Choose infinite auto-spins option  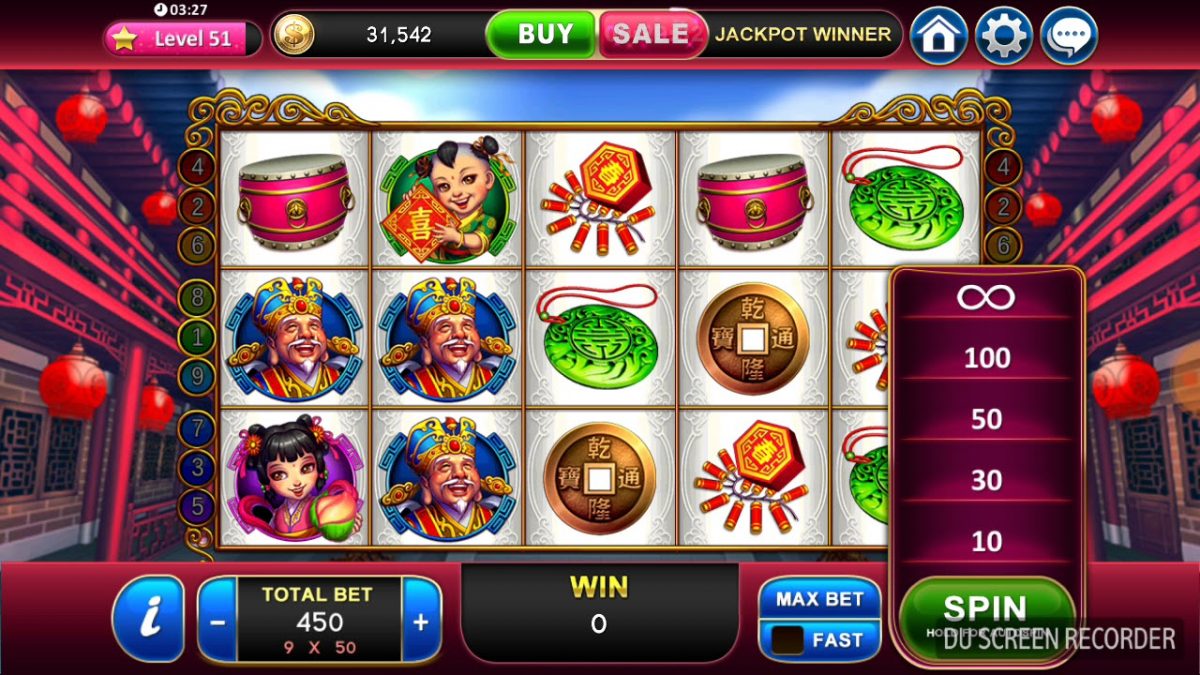click(986, 297)
